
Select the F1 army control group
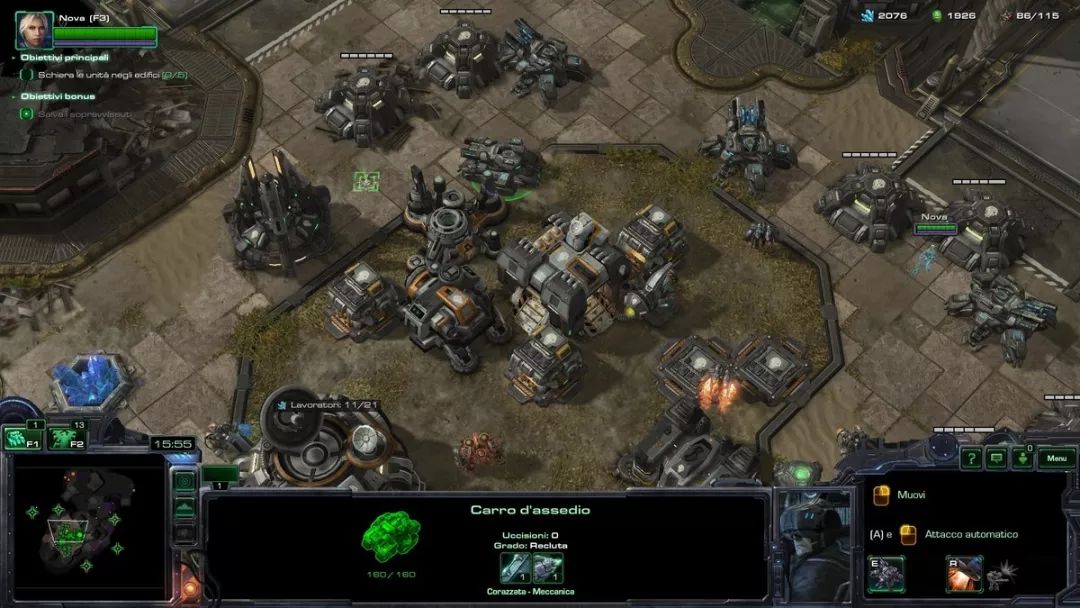point(22,438)
